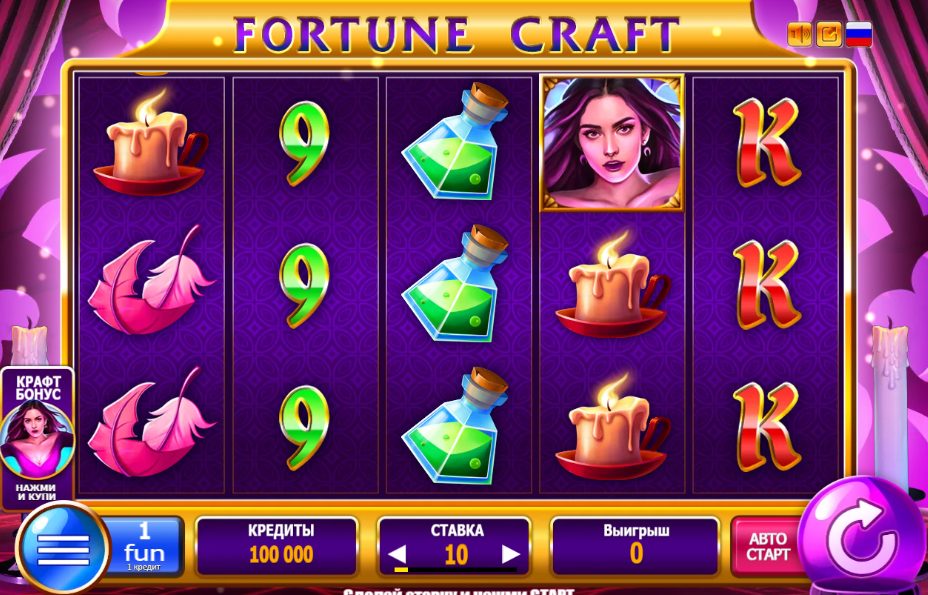Open the game in fullscreen window
Viewport: 928px width, 595px height.
click(x=829, y=34)
